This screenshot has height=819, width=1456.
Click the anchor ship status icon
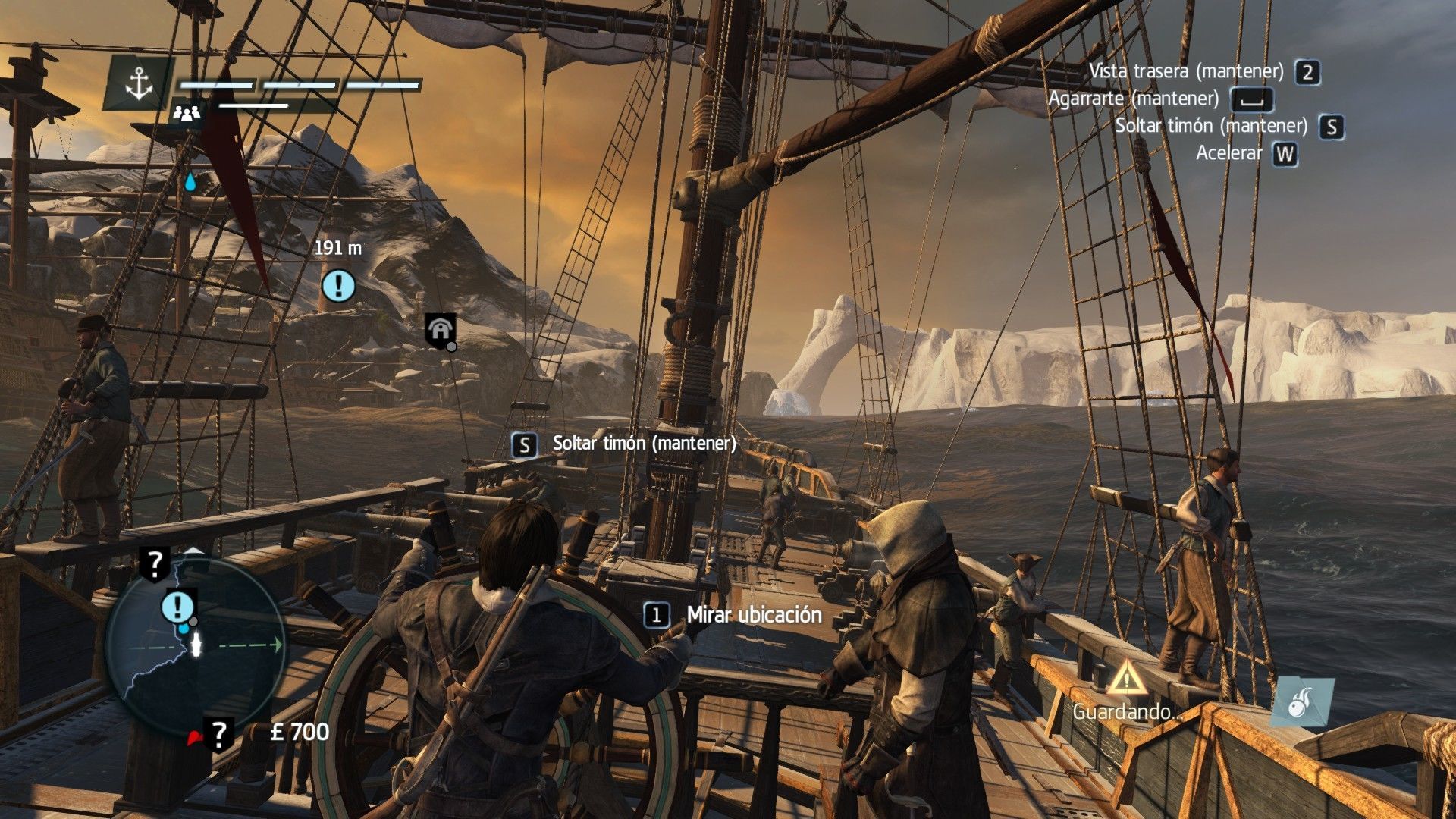point(139,83)
